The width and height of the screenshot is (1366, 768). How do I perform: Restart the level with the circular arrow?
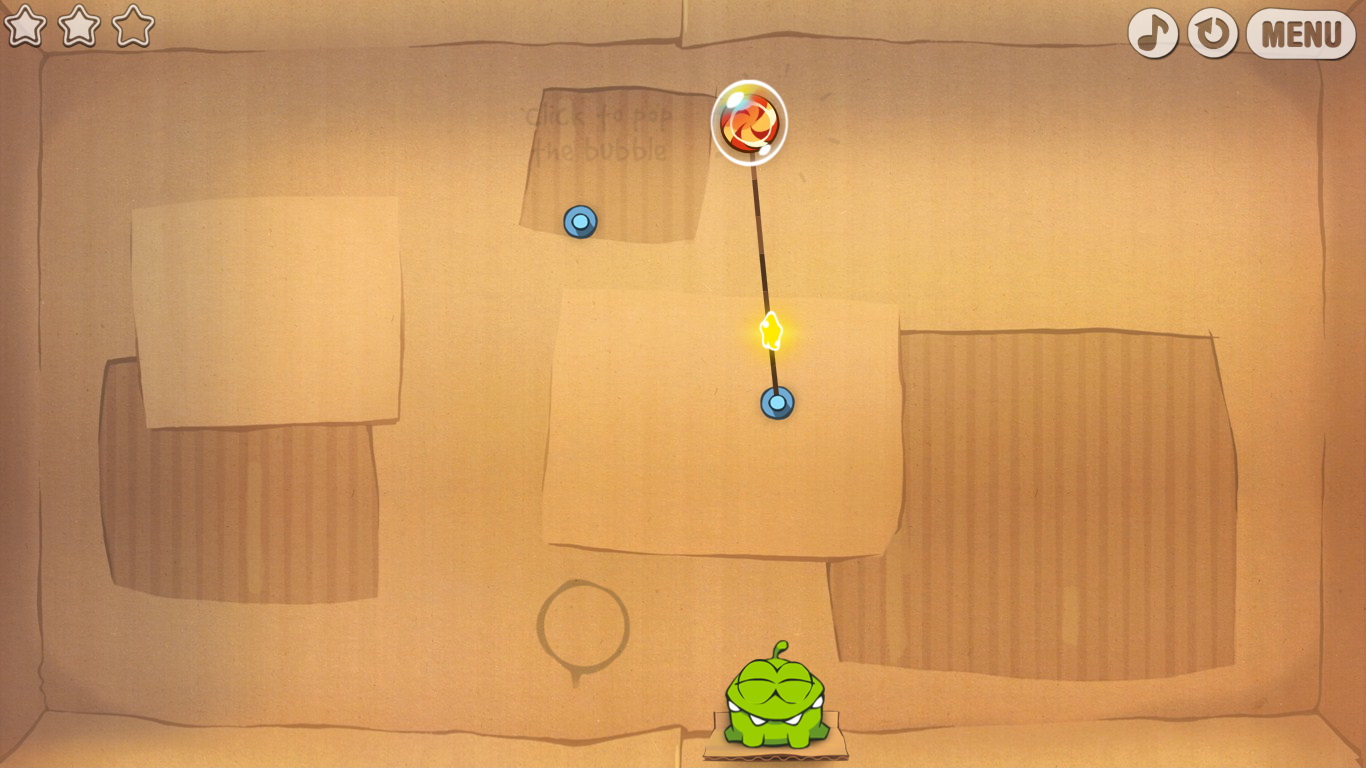(1212, 33)
